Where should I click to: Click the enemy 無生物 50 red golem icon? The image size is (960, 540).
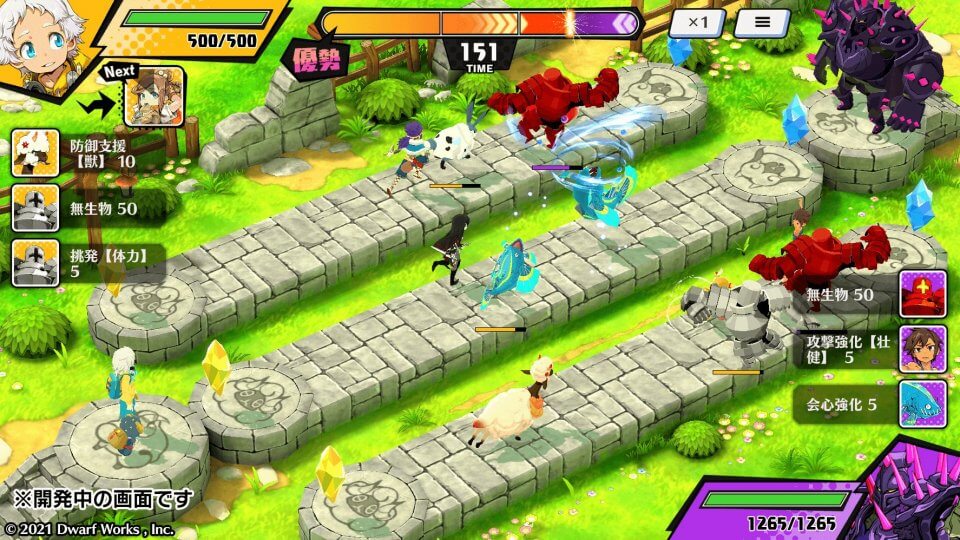922,294
